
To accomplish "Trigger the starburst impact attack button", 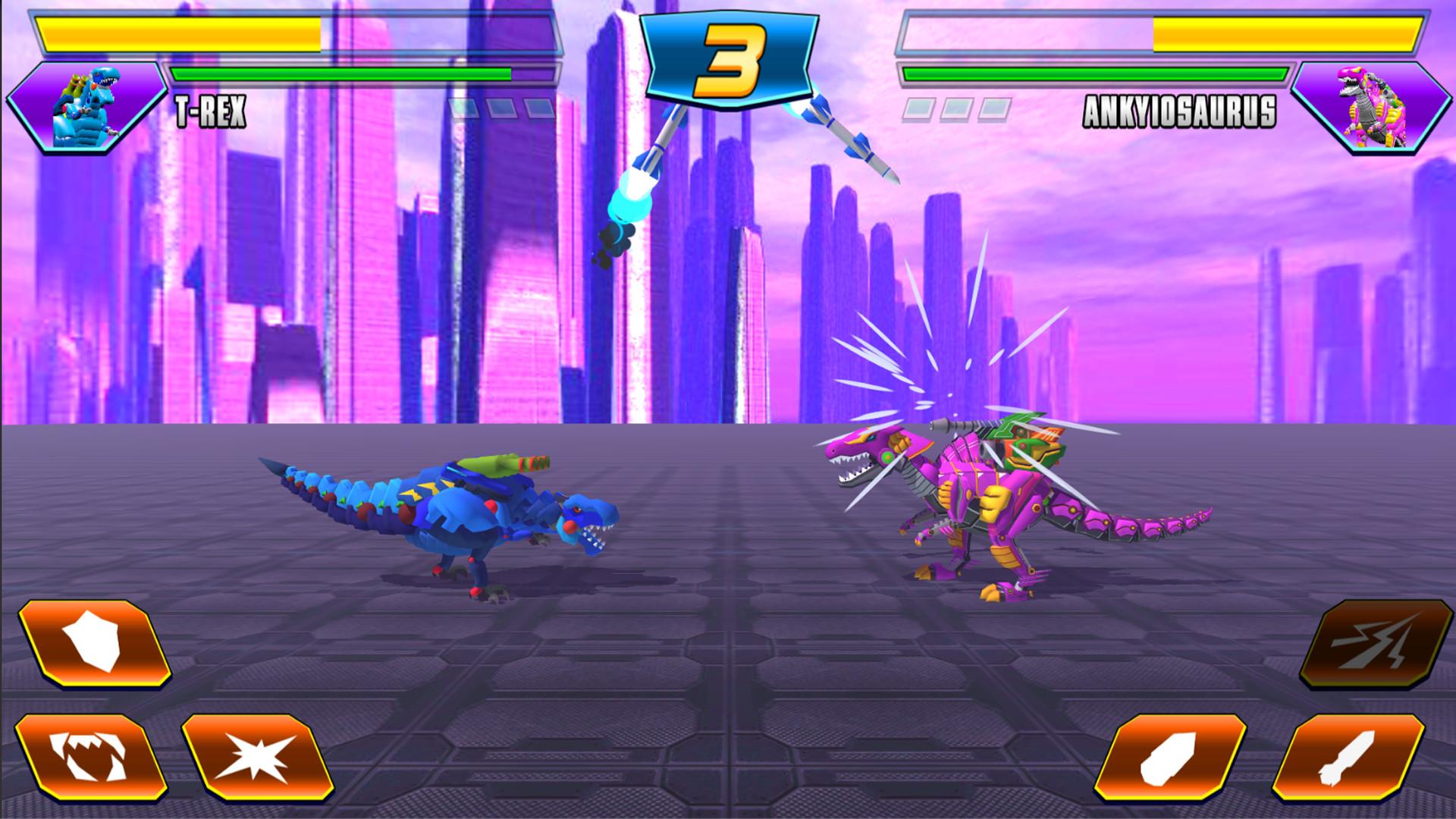I will (x=258, y=758).
